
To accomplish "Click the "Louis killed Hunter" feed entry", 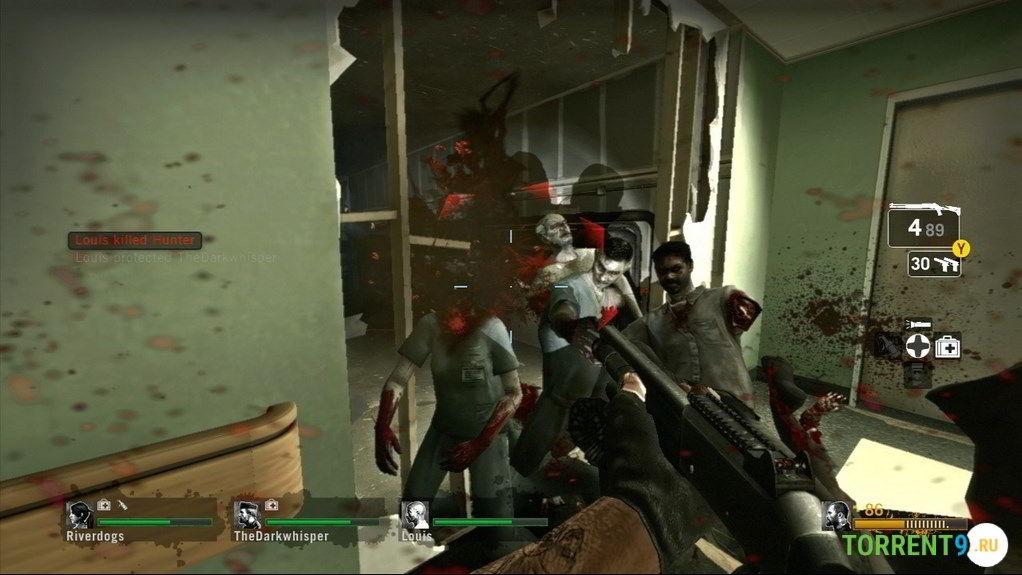I will 135,240.
